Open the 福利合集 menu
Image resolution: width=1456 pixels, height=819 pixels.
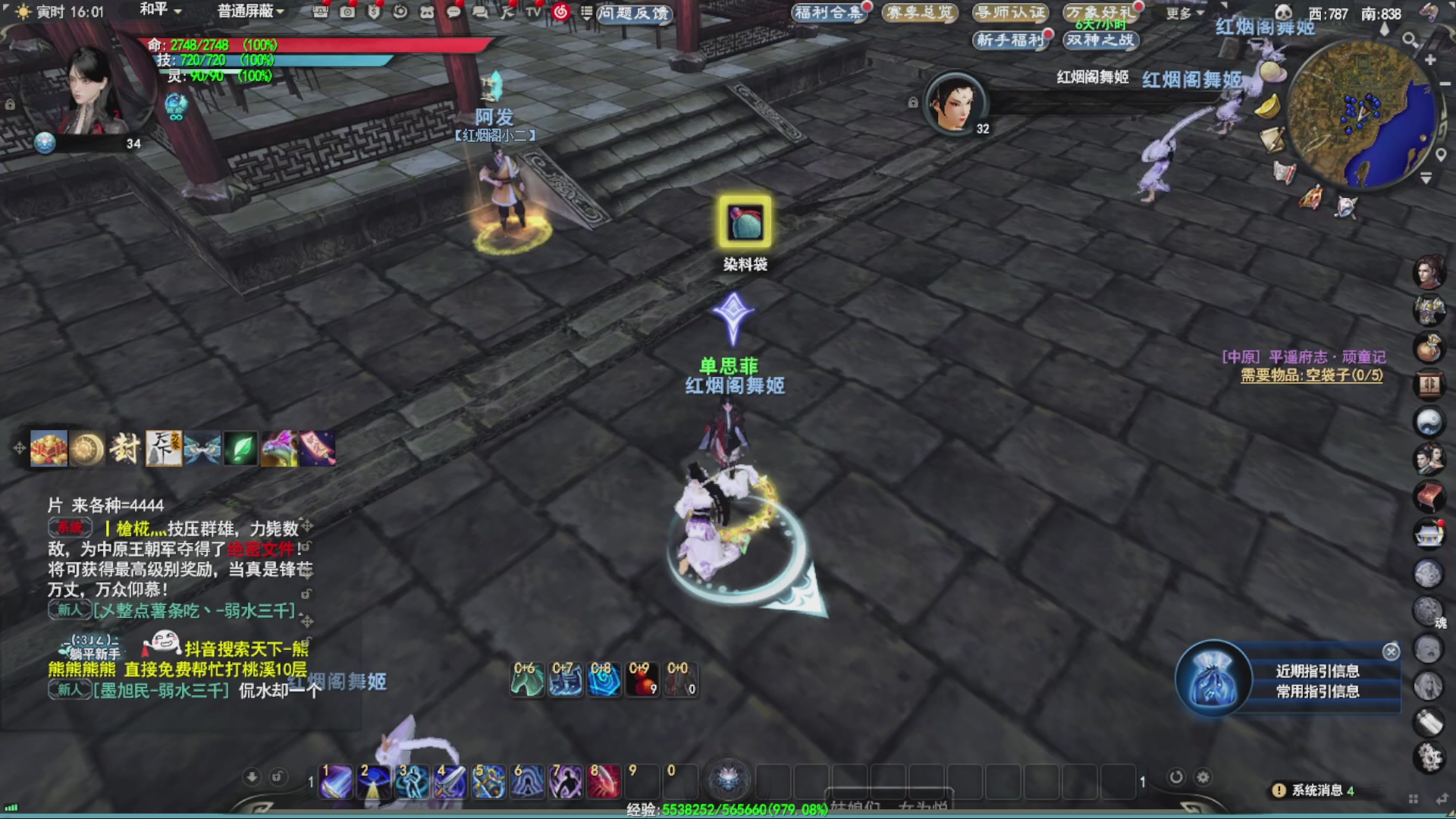tap(830, 13)
